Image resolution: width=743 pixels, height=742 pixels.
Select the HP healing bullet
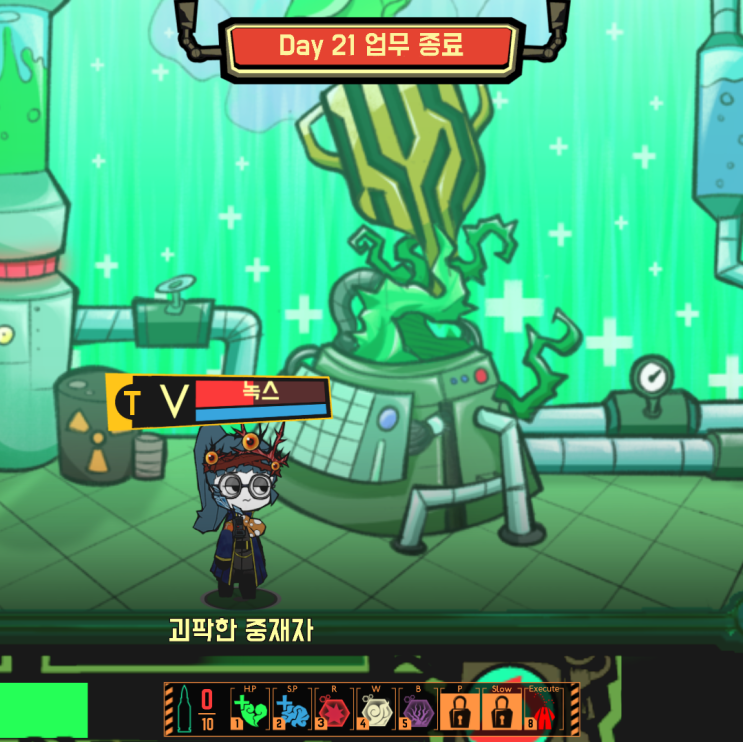pyautogui.click(x=250, y=711)
